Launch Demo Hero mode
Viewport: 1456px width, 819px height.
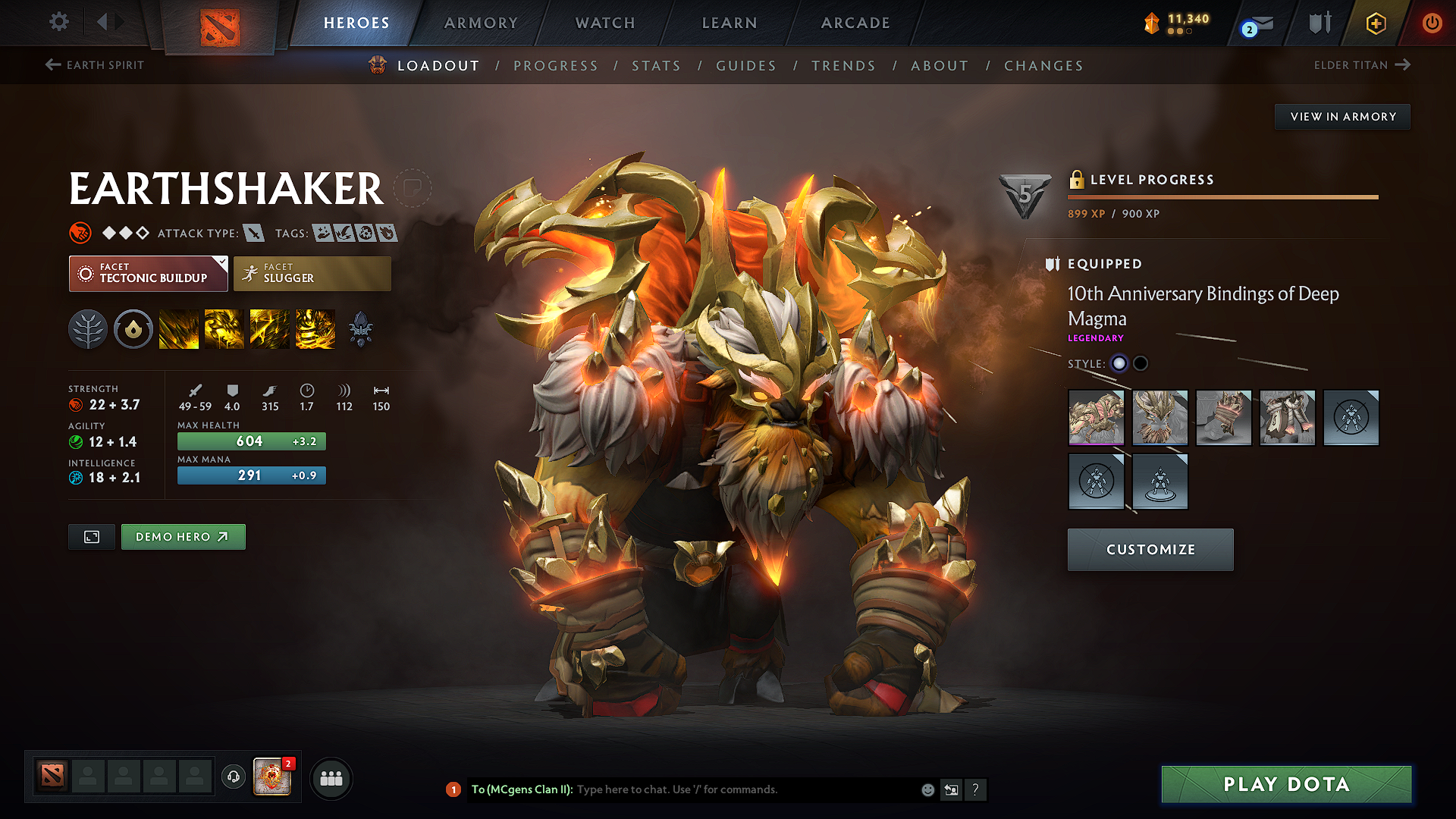click(x=183, y=537)
